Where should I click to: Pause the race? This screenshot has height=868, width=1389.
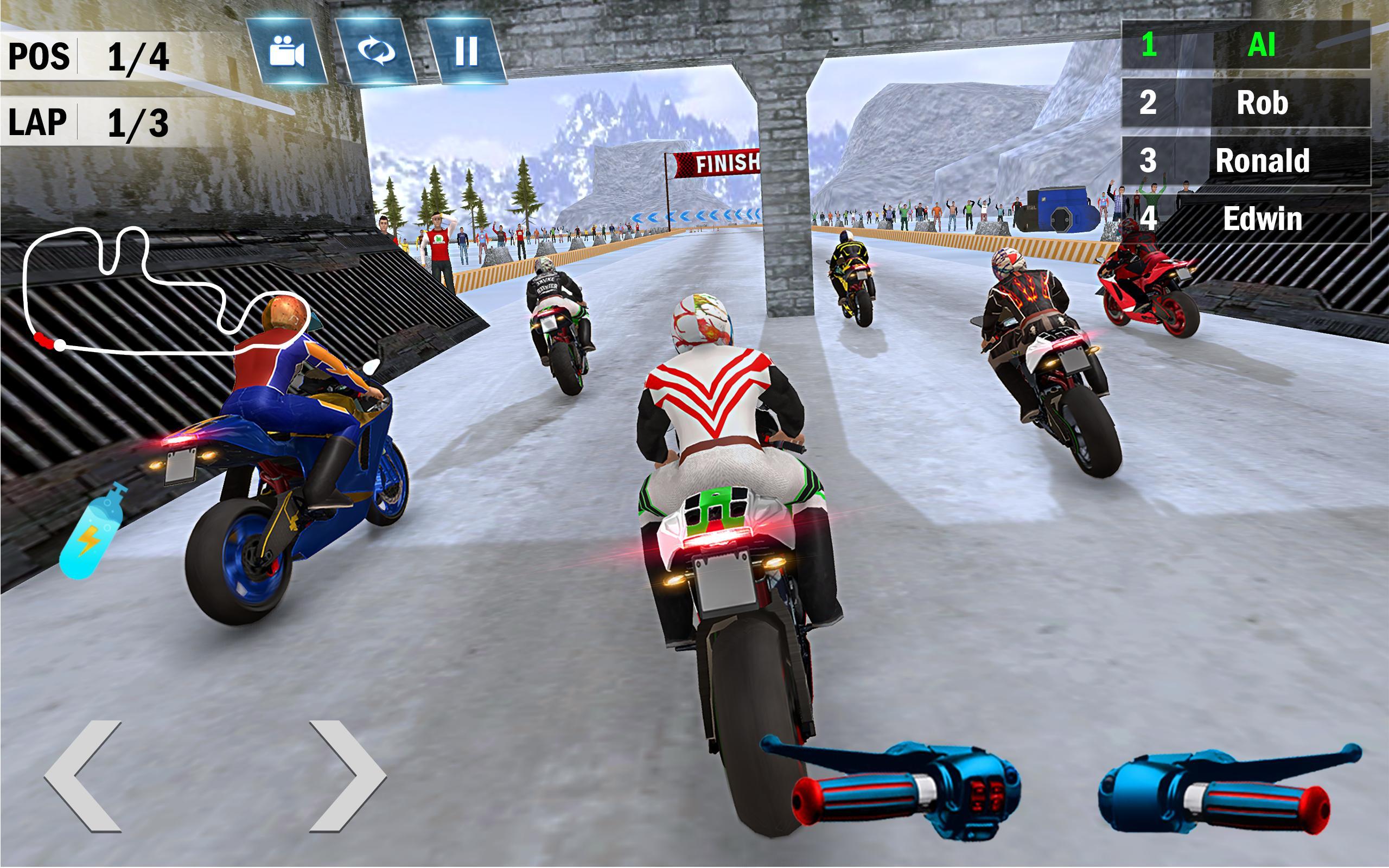point(466,52)
